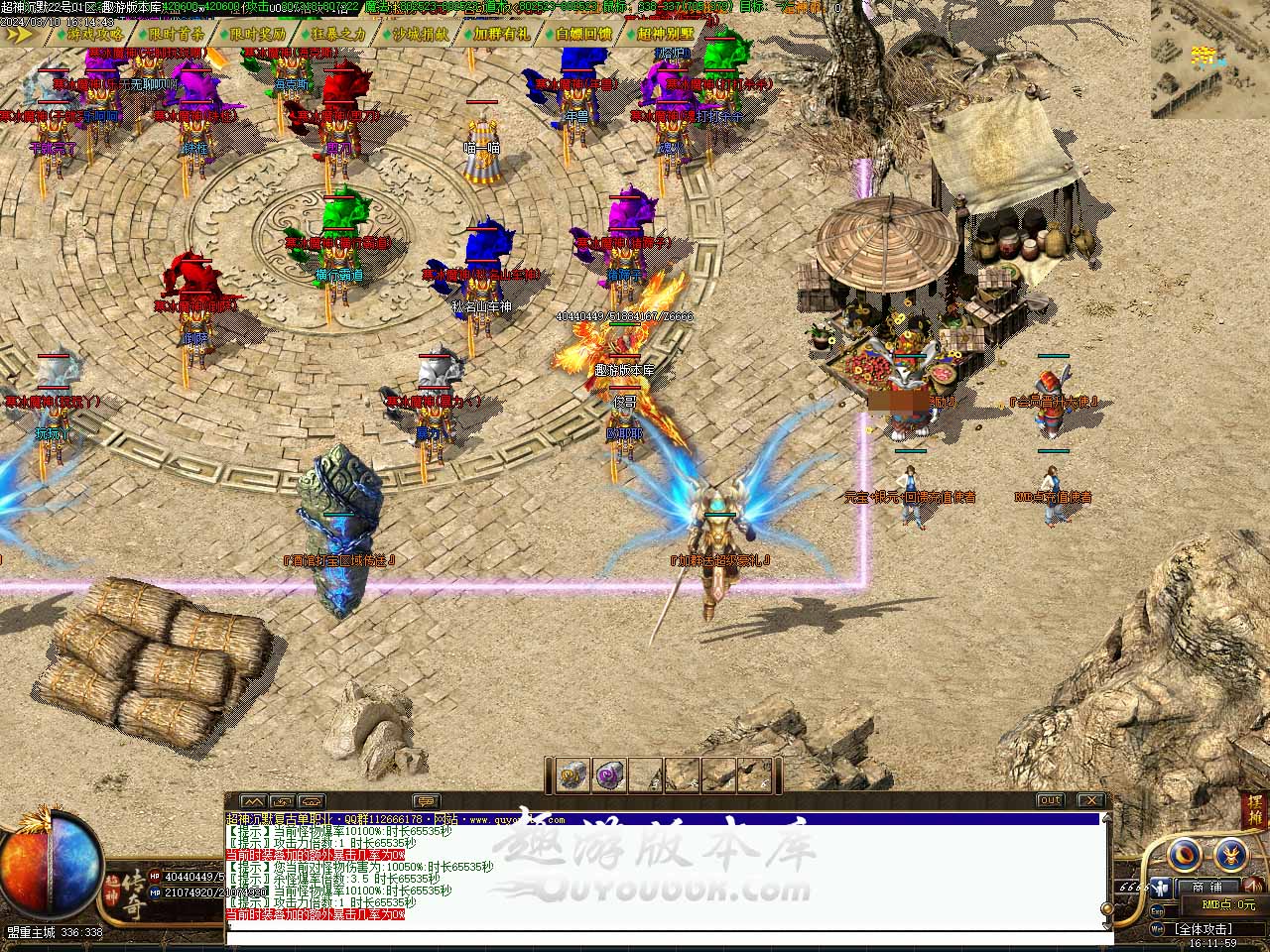Use the first hotbar scroll item
The height and width of the screenshot is (952, 1270).
click(572, 775)
